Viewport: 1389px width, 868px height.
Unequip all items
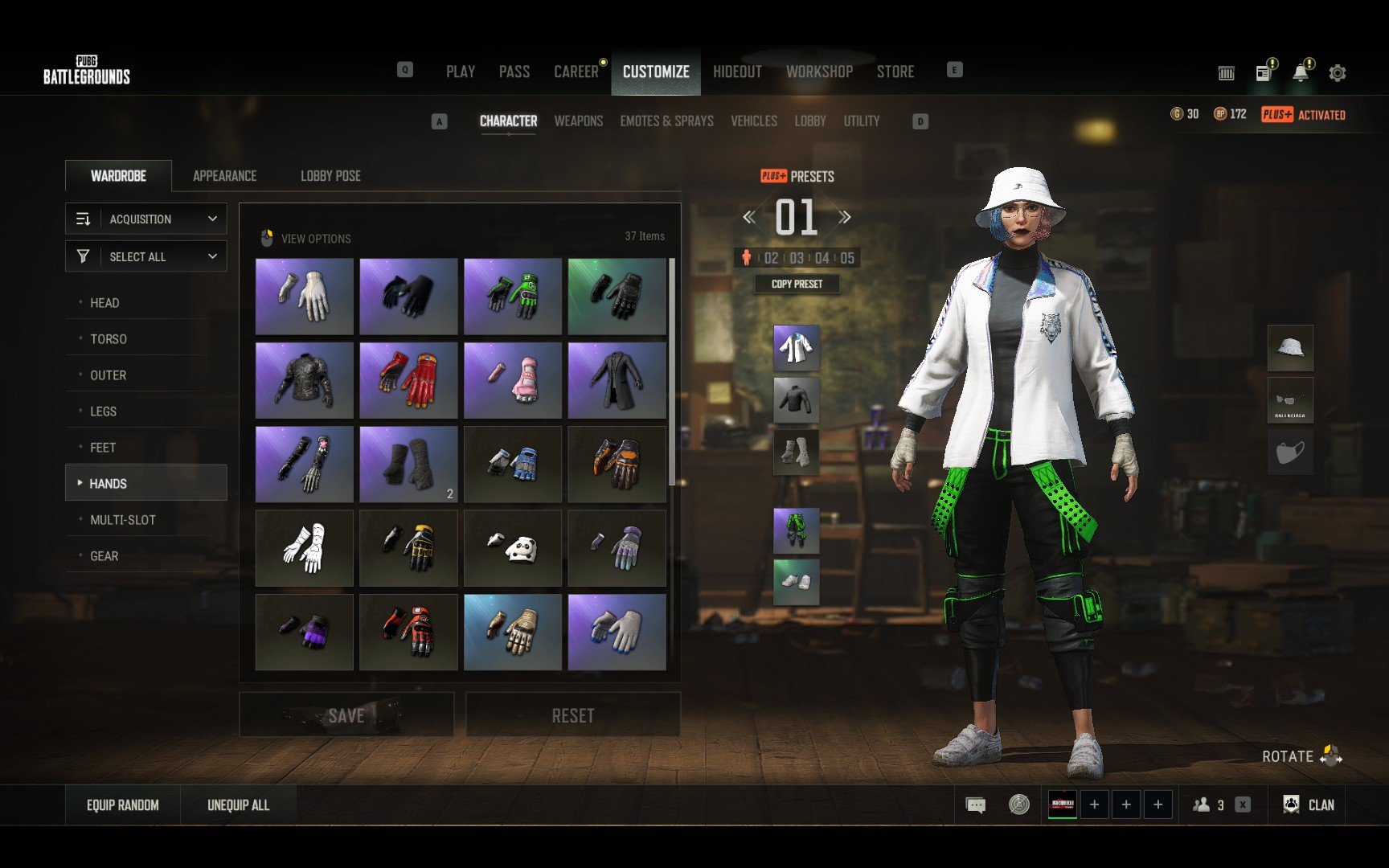tap(238, 805)
